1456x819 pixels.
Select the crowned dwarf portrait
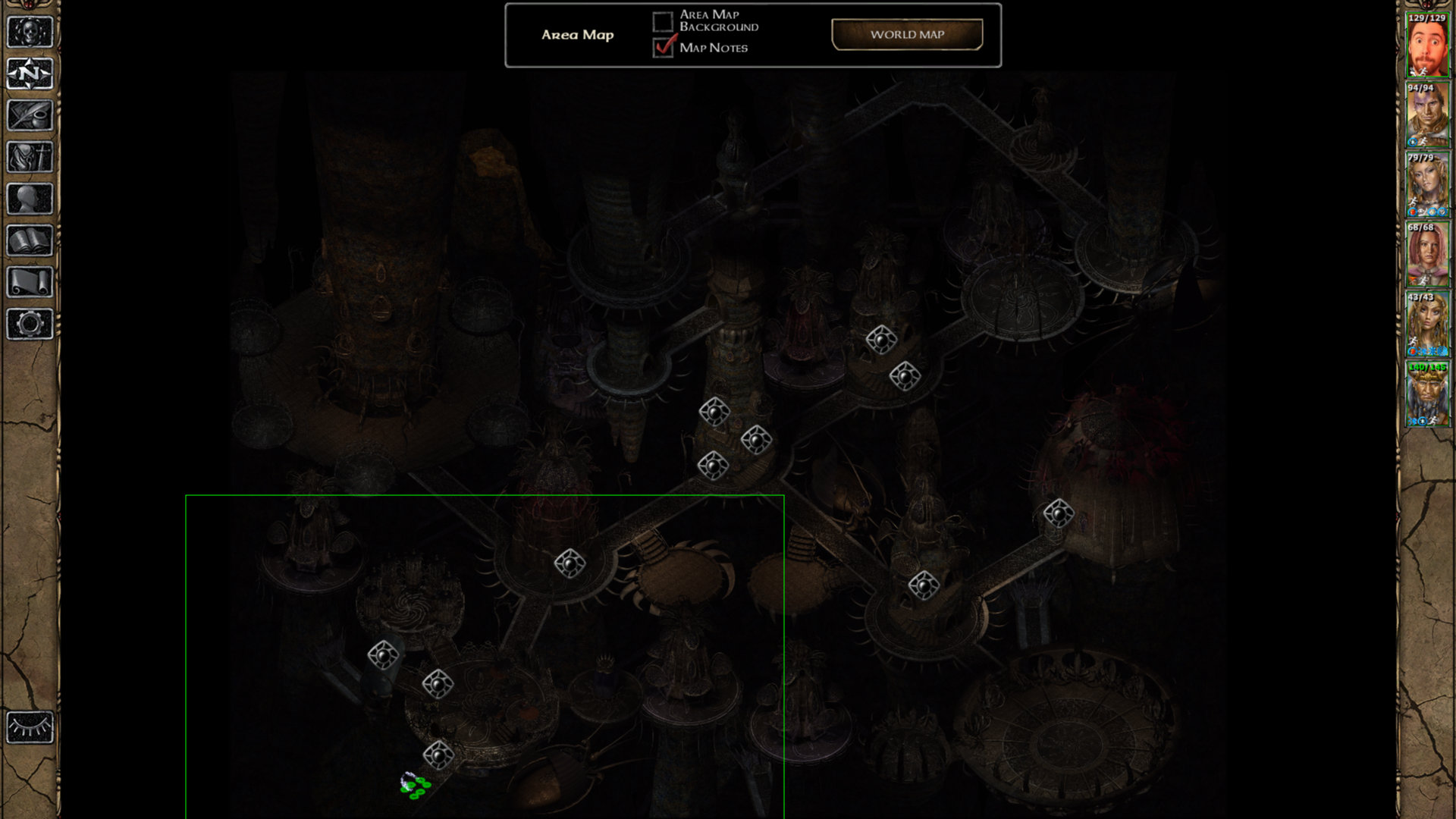[1427, 394]
